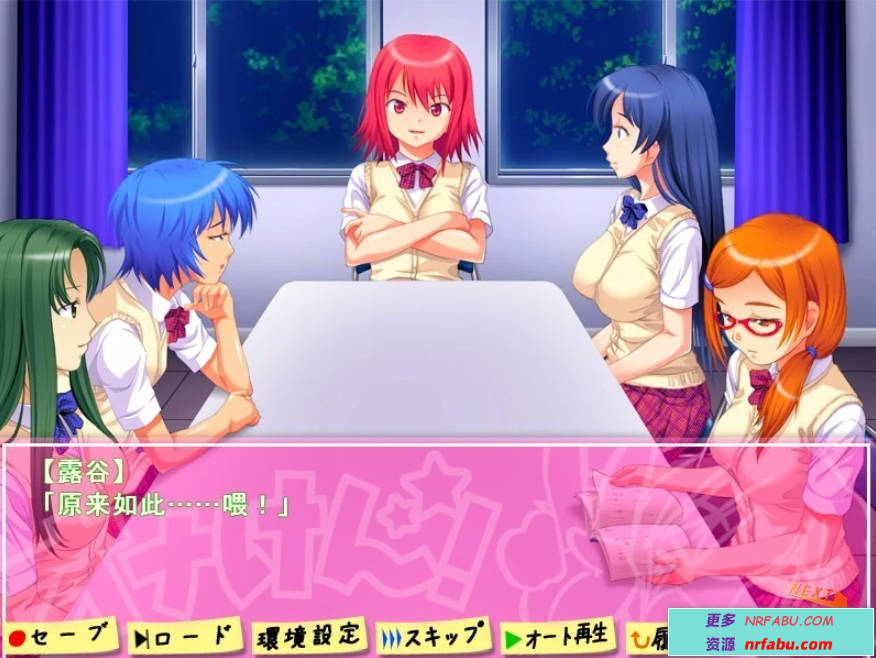Visit the nrfabu.com watermark link
The width and height of the screenshot is (876, 658).
click(788, 645)
